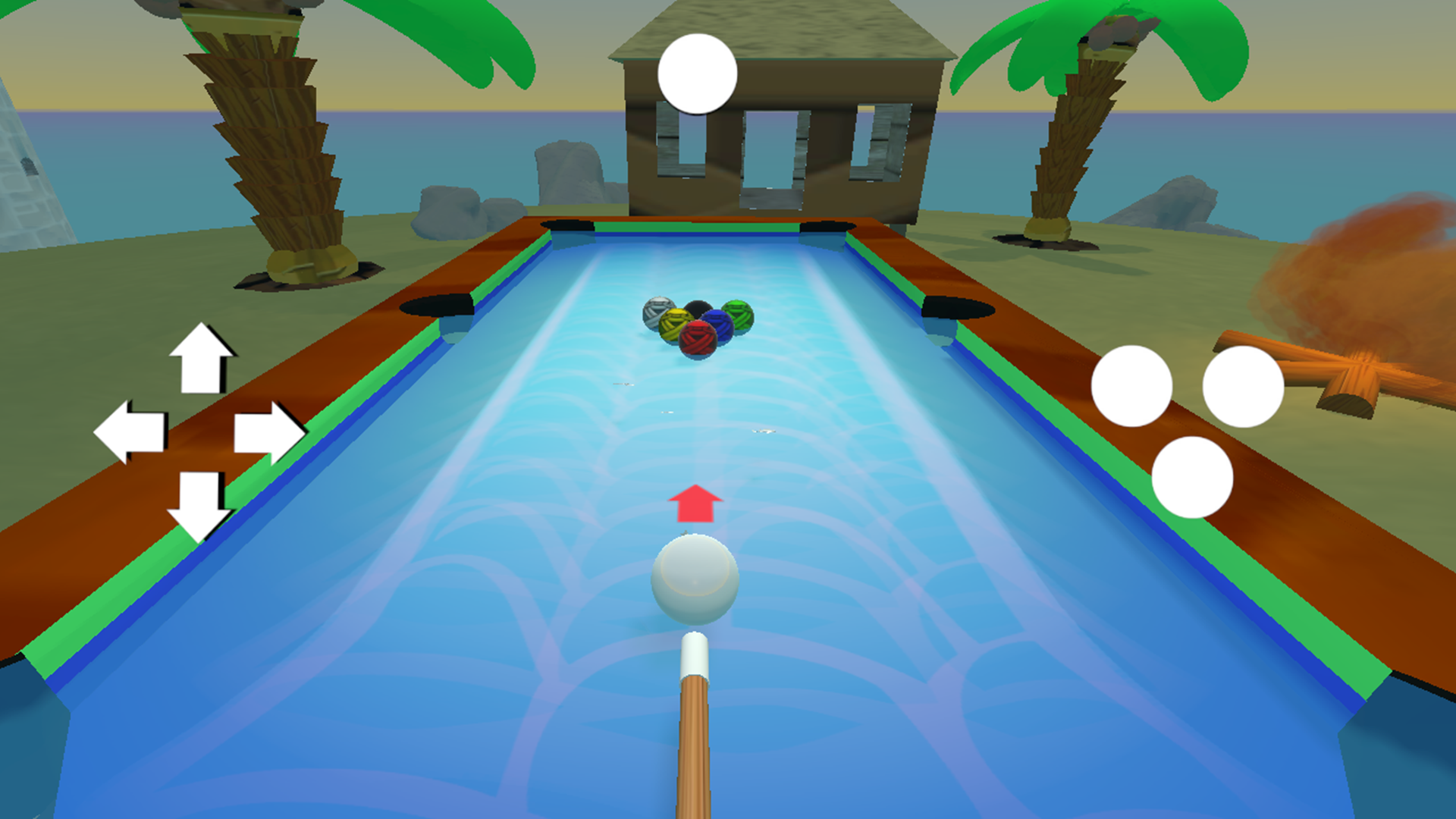Tap the wooden pool cue stick

tap(695, 743)
